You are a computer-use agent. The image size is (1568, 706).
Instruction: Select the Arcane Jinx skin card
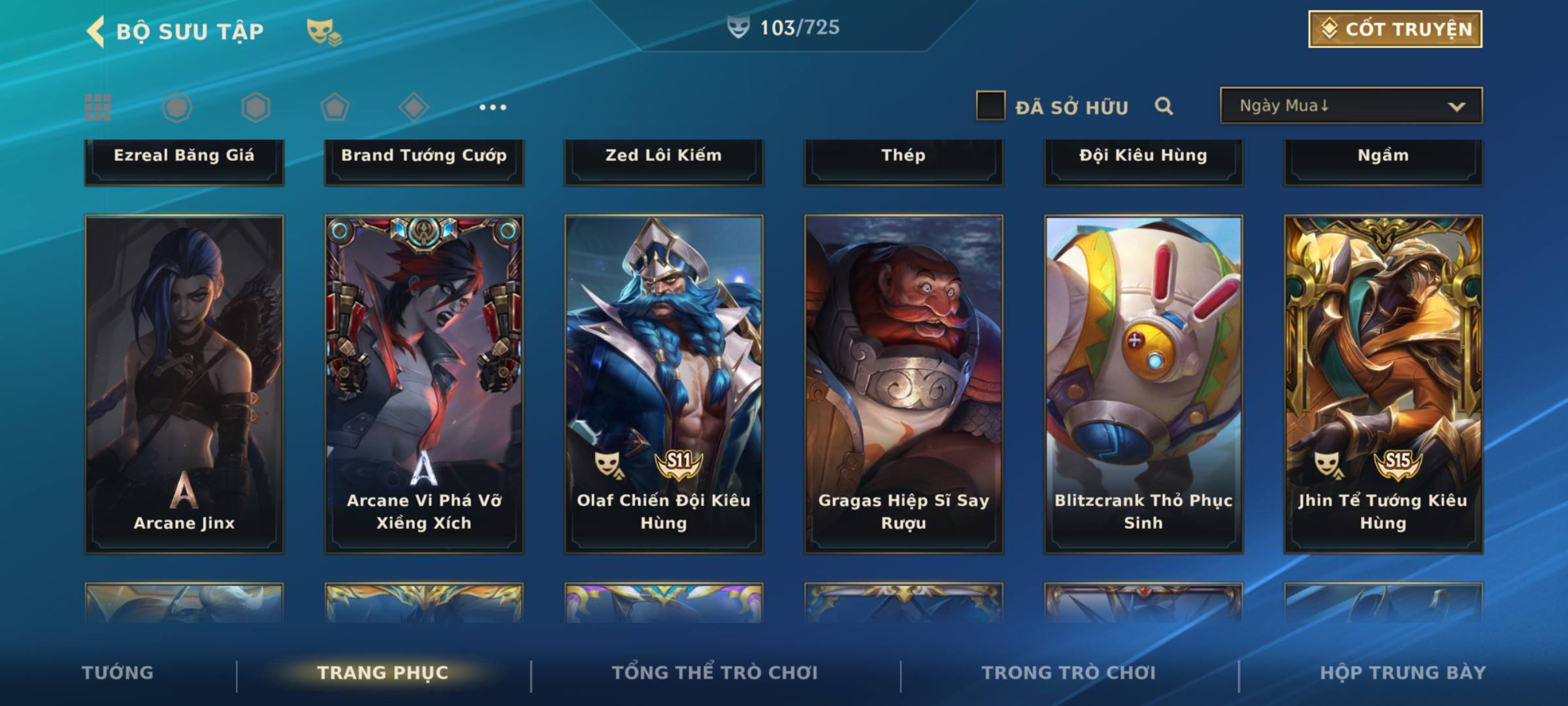[184, 384]
